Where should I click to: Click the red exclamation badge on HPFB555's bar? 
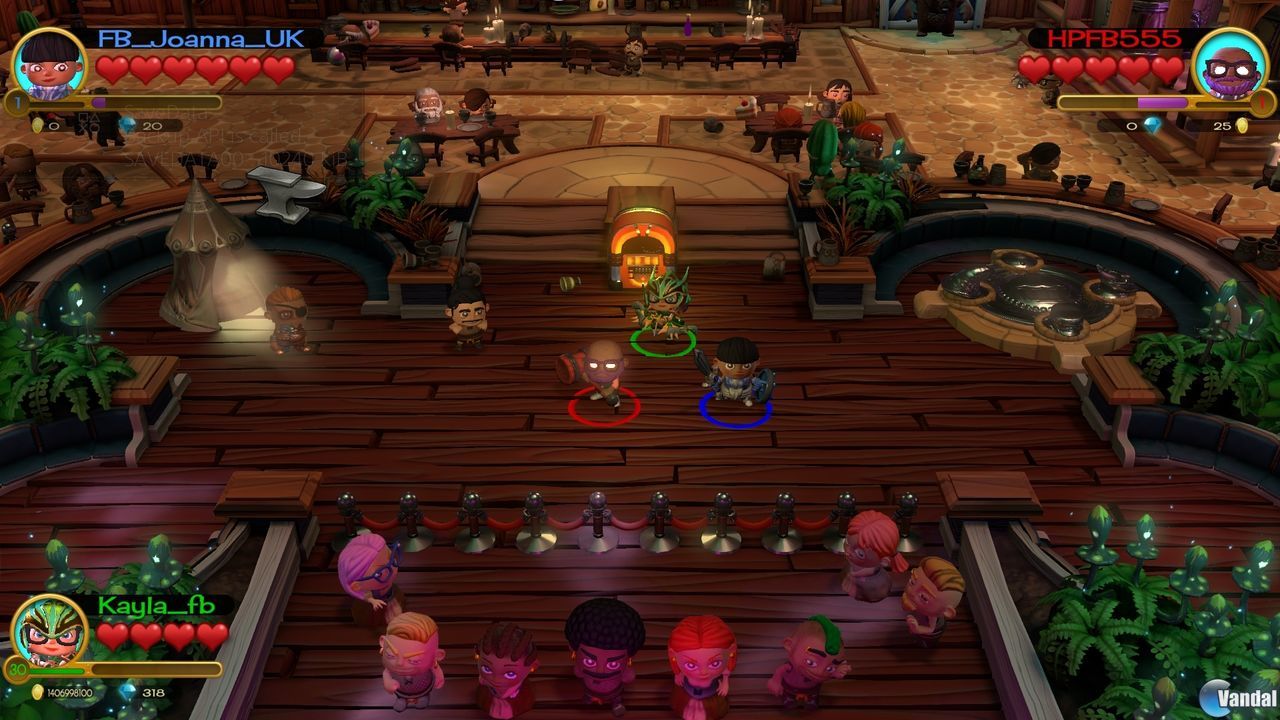point(1261,102)
